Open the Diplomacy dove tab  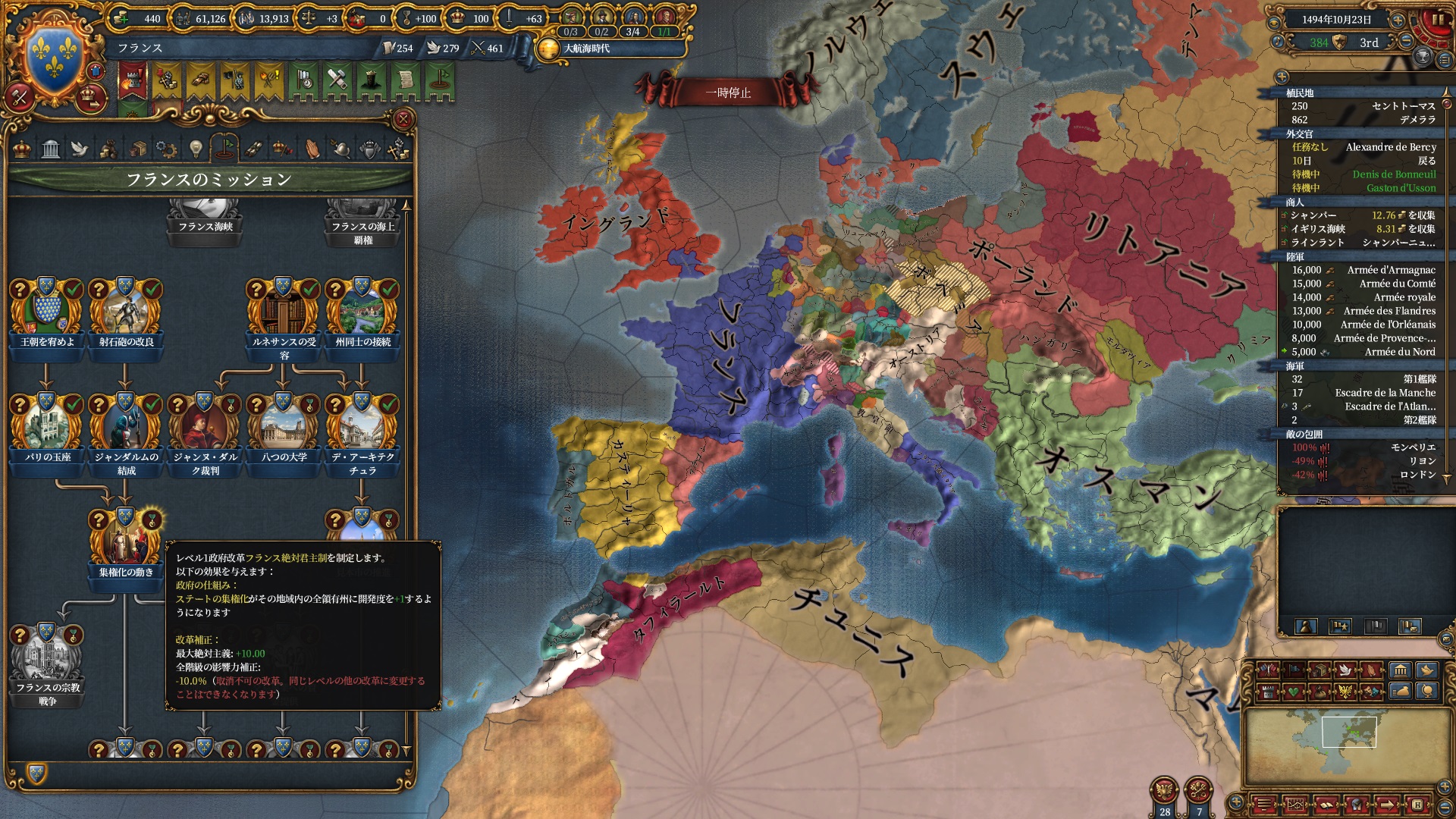(x=80, y=149)
